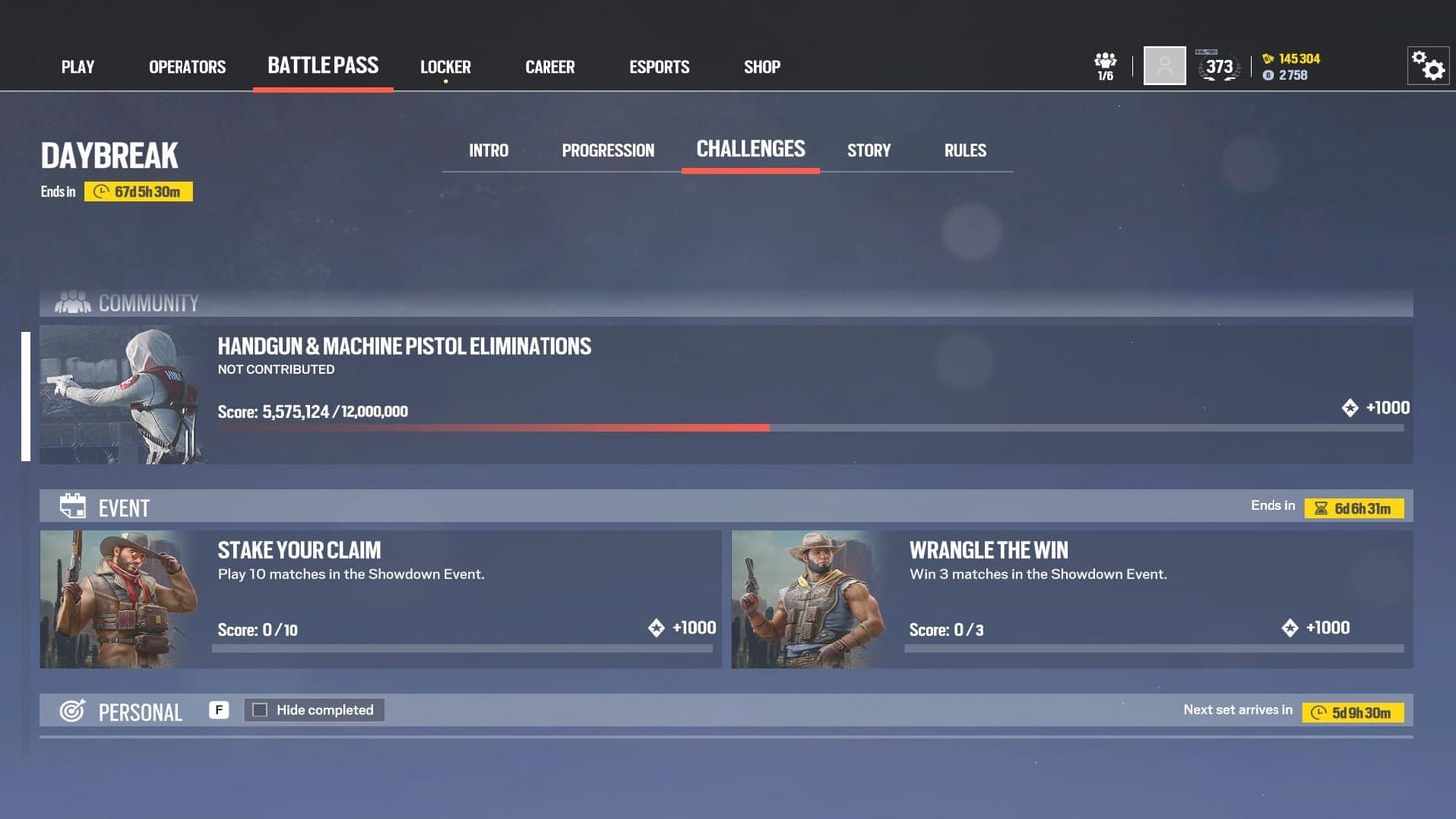
Task: Open the squad members icon showing 1/6
Action: coord(1104,63)
